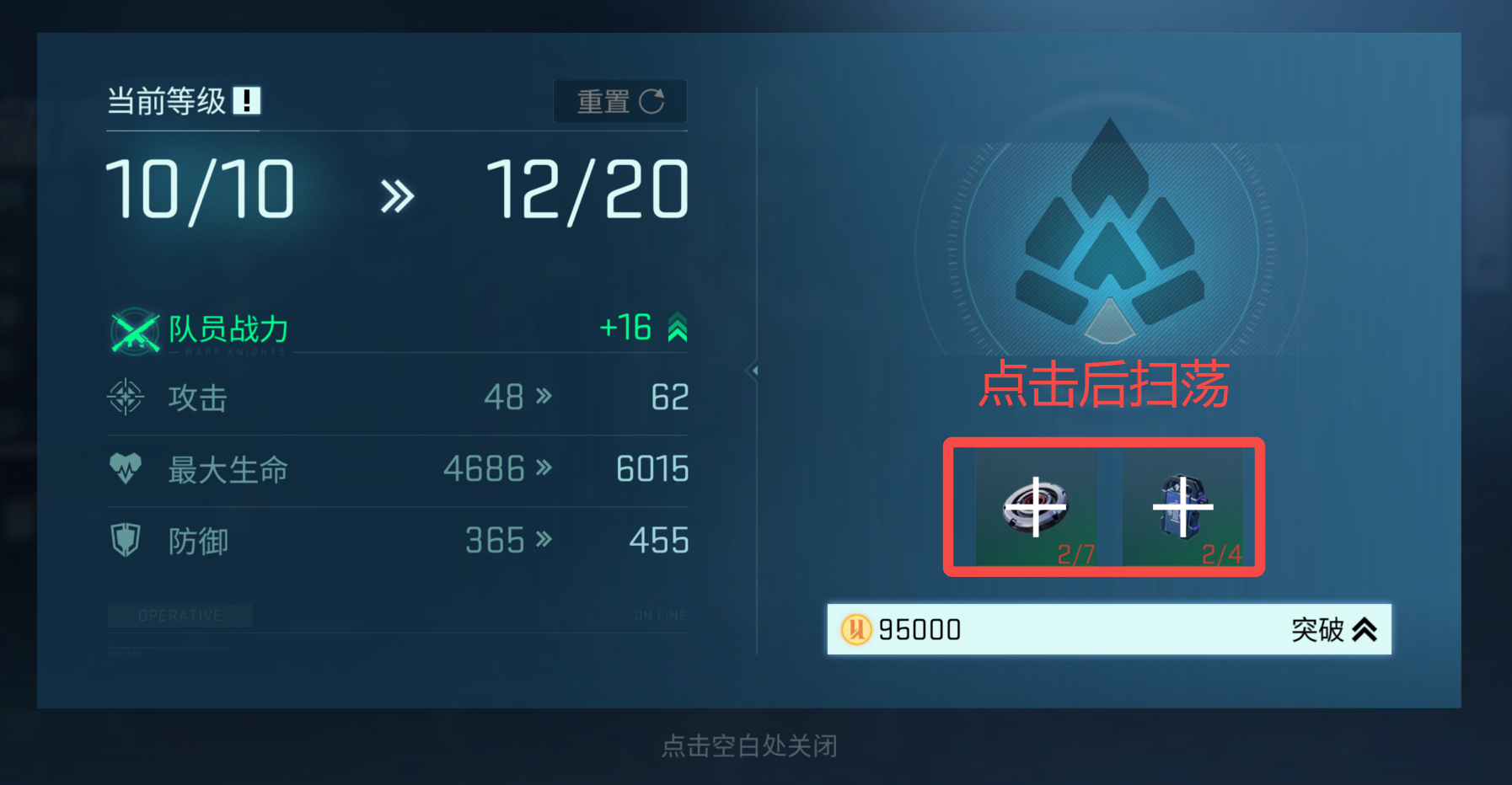1512x785 pixels.
Task: Click the blank area to close the panel
Action: [x=750, y=746]
